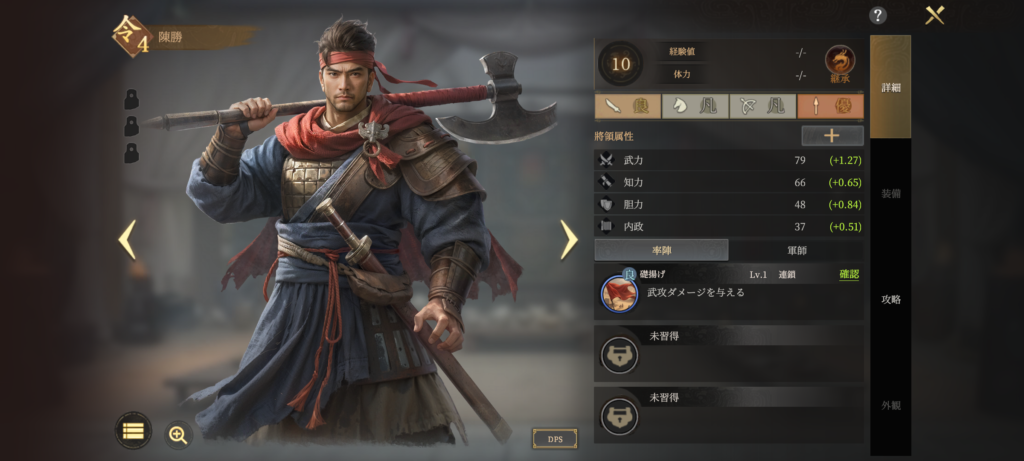Viewport: 1024px width, 461px height.
Task: Switch to the 詳細 side tab
Action: [x=890, y=87]
